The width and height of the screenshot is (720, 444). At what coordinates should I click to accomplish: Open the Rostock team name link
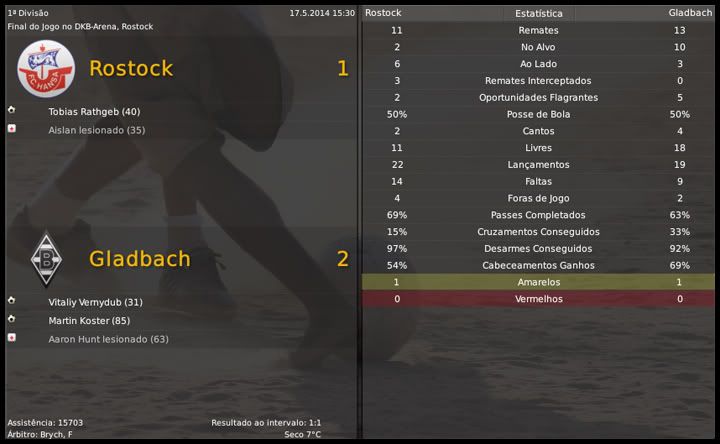(131, 68)
